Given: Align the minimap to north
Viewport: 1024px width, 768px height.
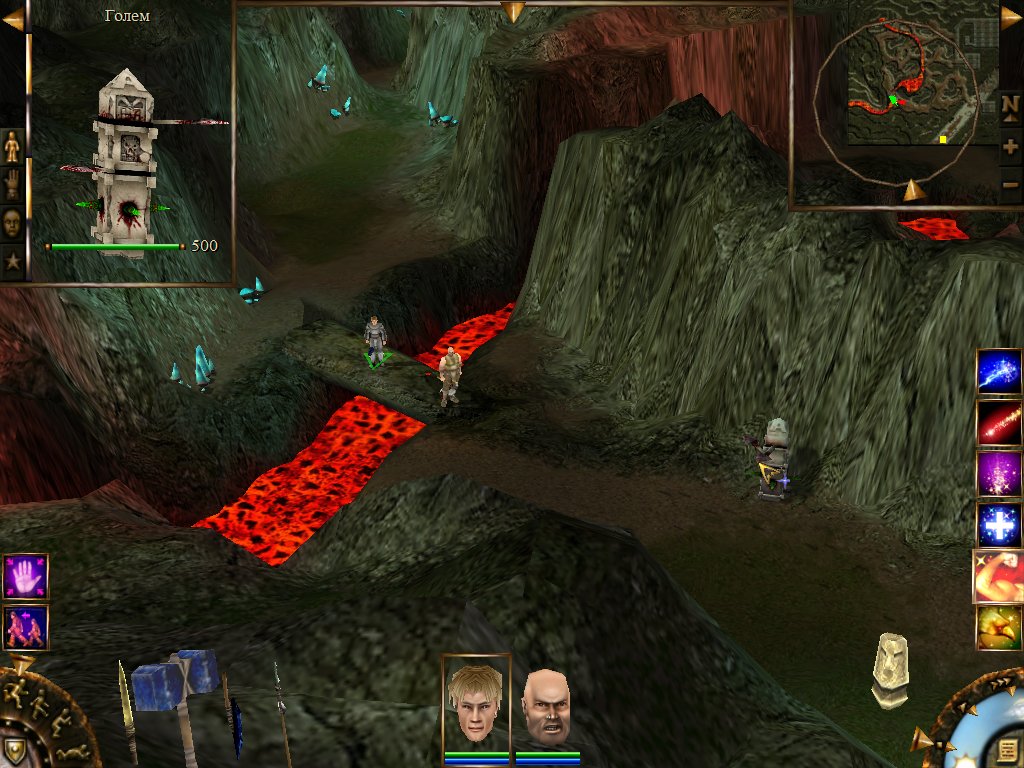Looking at the screenshot, I should (x=1010, y=105).
